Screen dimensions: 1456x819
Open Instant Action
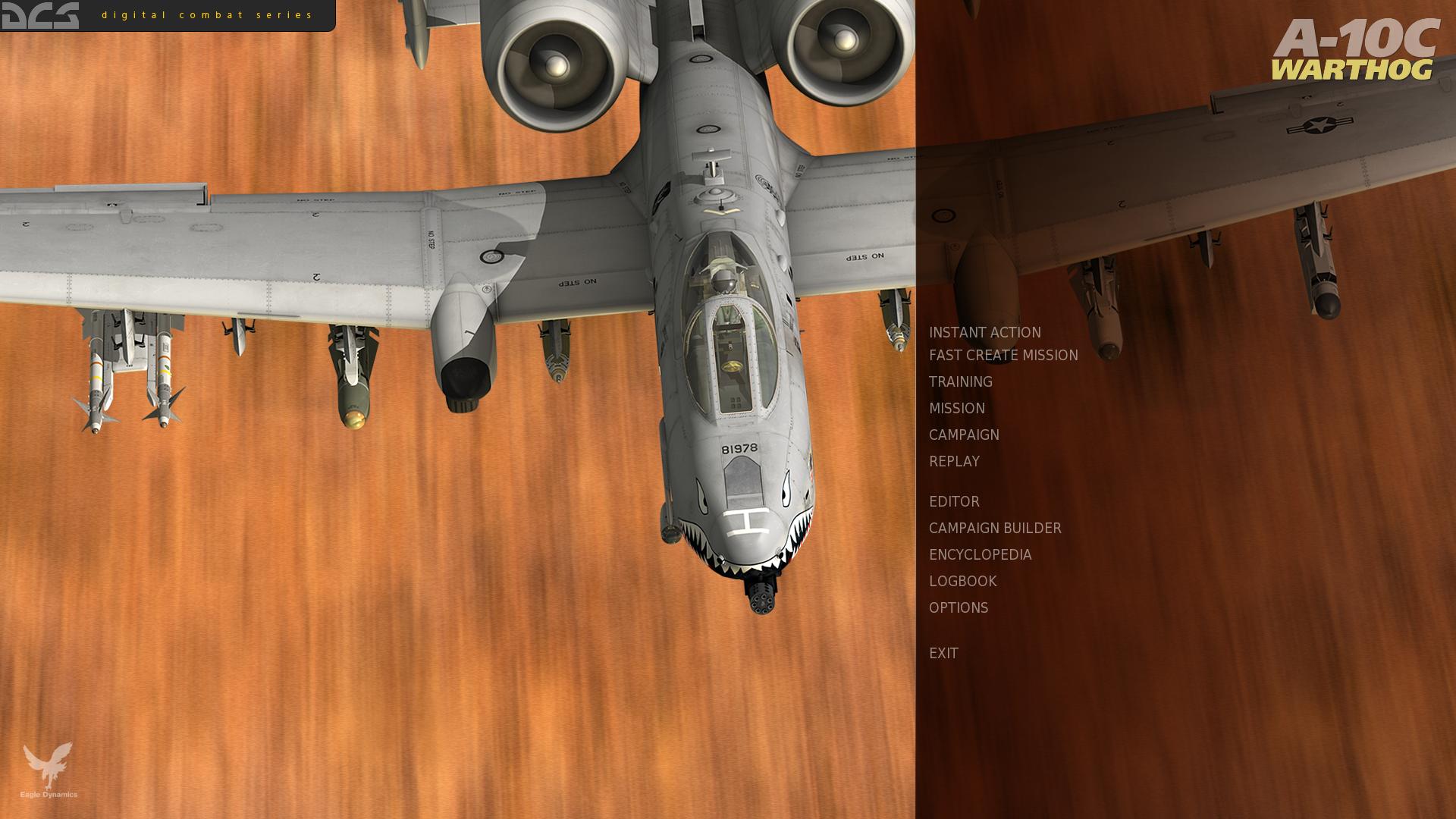[x=984, y=333]
